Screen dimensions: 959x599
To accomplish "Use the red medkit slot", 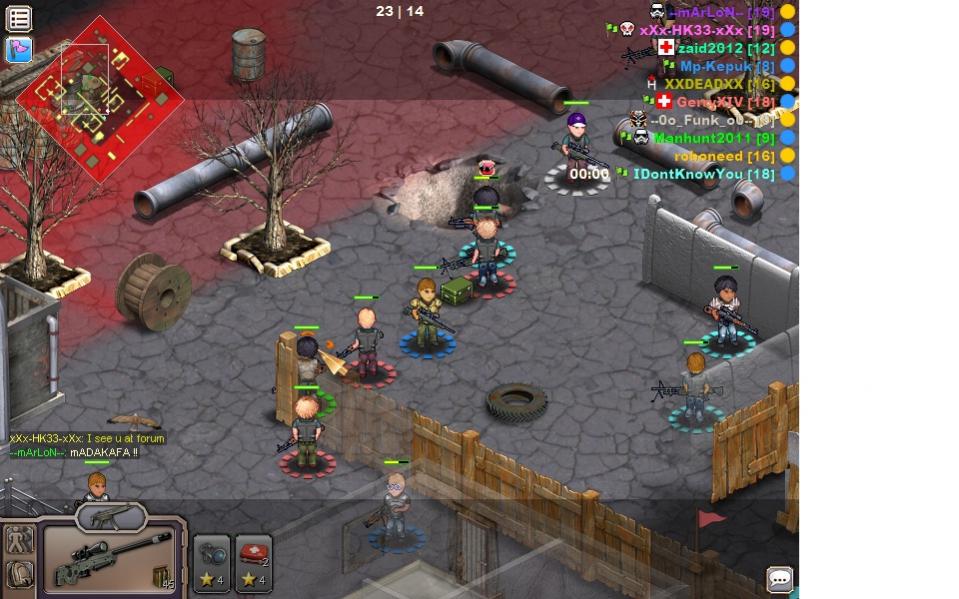I will pyautogui.click(x=254, y=564).
